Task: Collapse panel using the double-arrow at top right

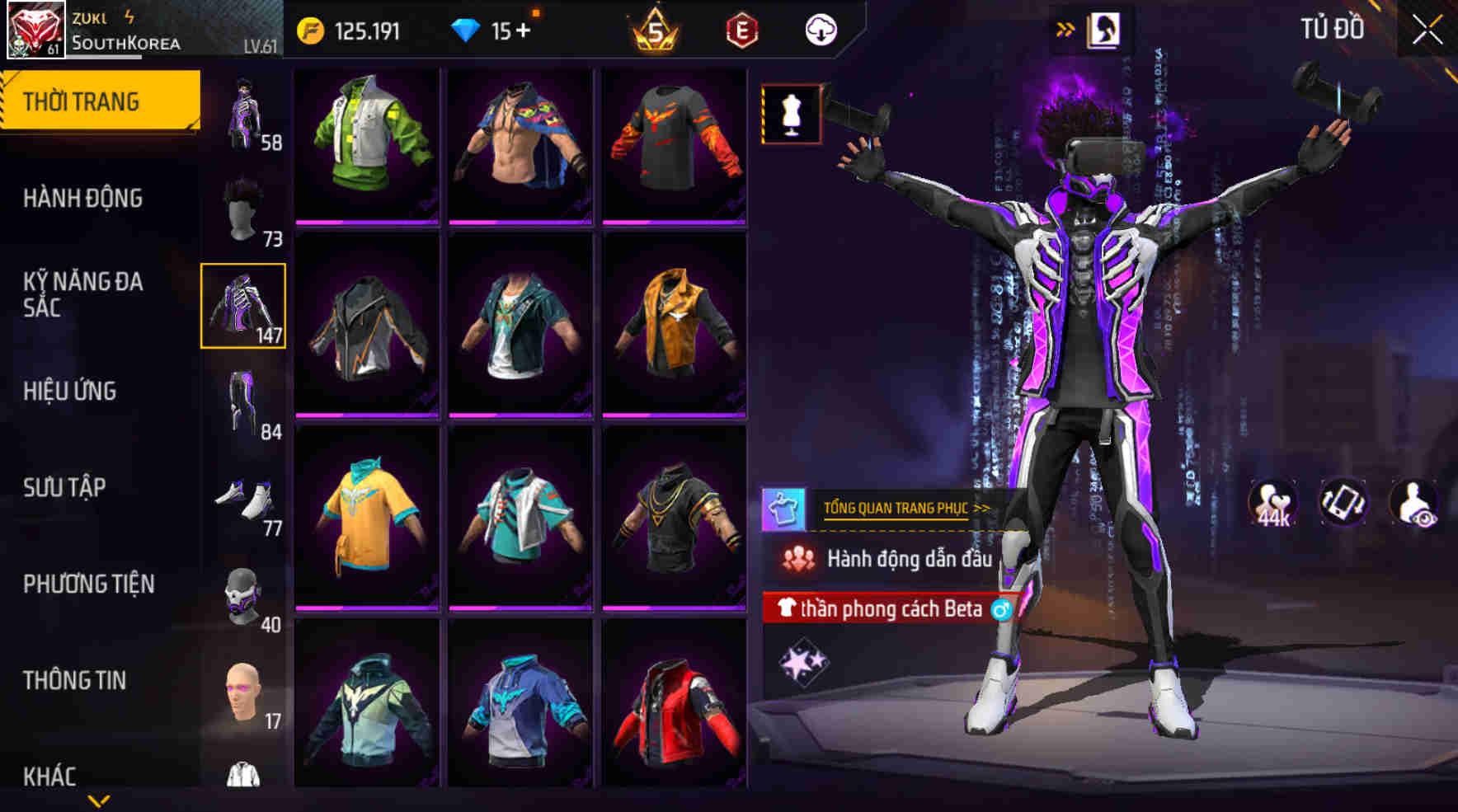Action: pos(1065,27)
